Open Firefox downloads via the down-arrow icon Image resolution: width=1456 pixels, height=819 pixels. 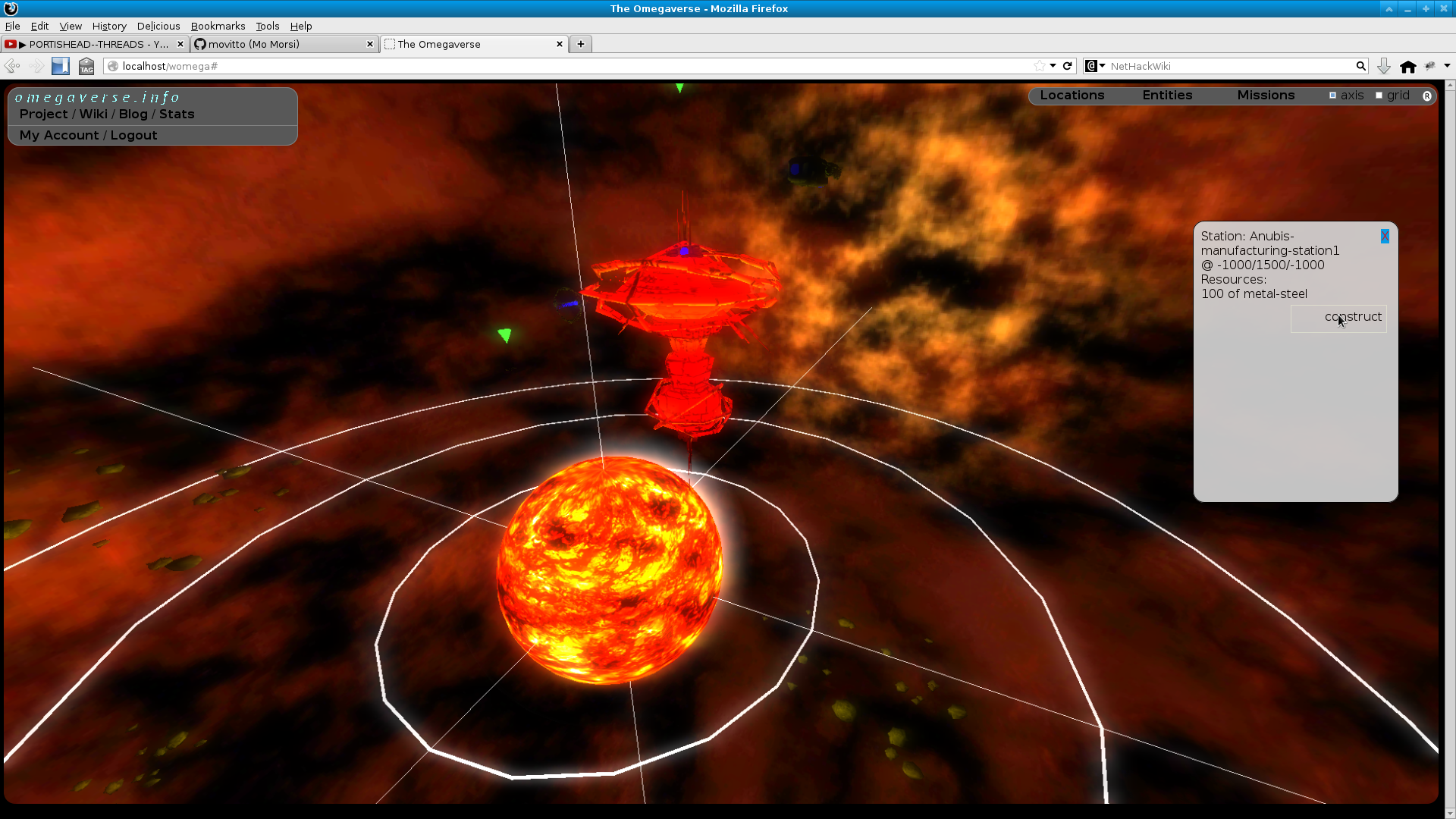[x=1384, y=66]
